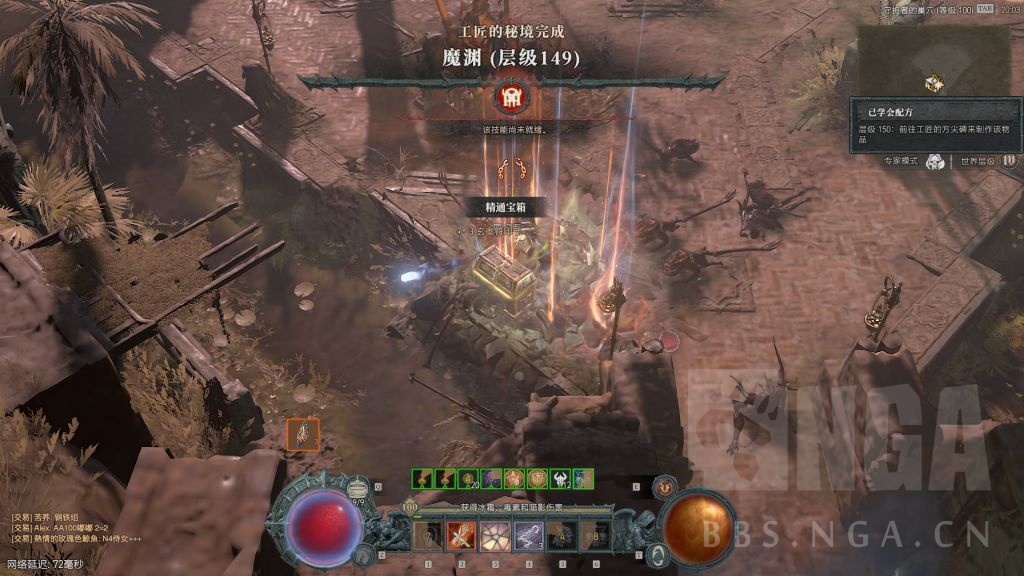Click the level 100 experience badge
This screenshot has width=1024, height=576.
409,507
